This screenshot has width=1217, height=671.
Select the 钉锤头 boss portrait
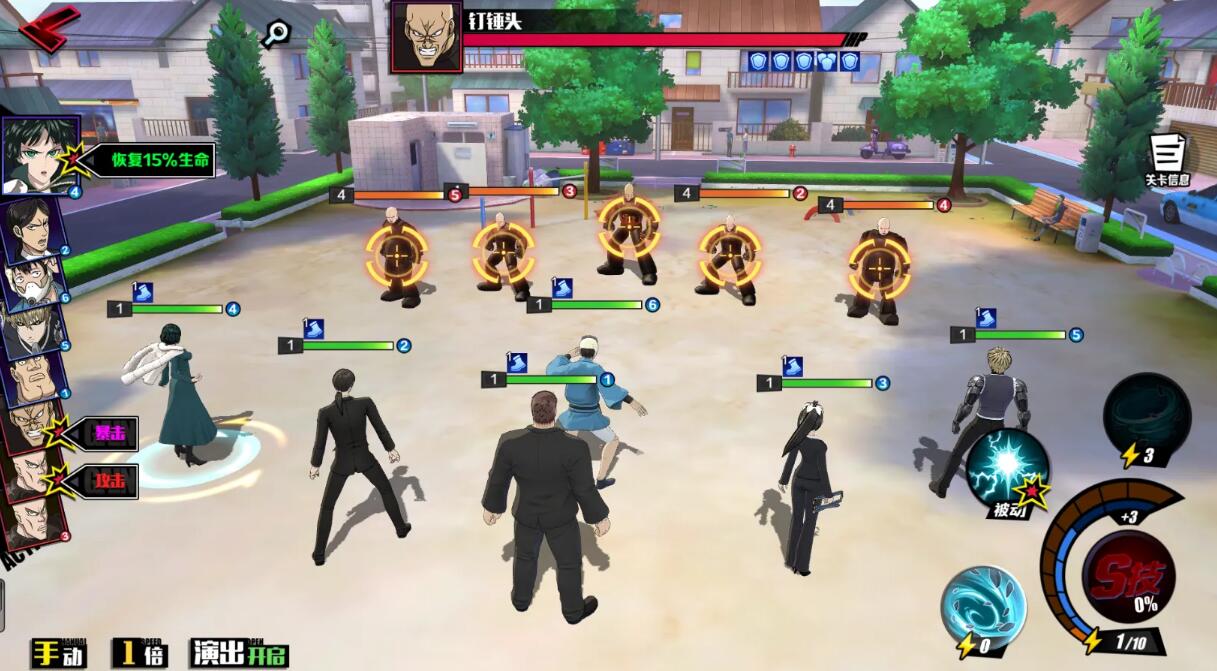pos(426,36)
